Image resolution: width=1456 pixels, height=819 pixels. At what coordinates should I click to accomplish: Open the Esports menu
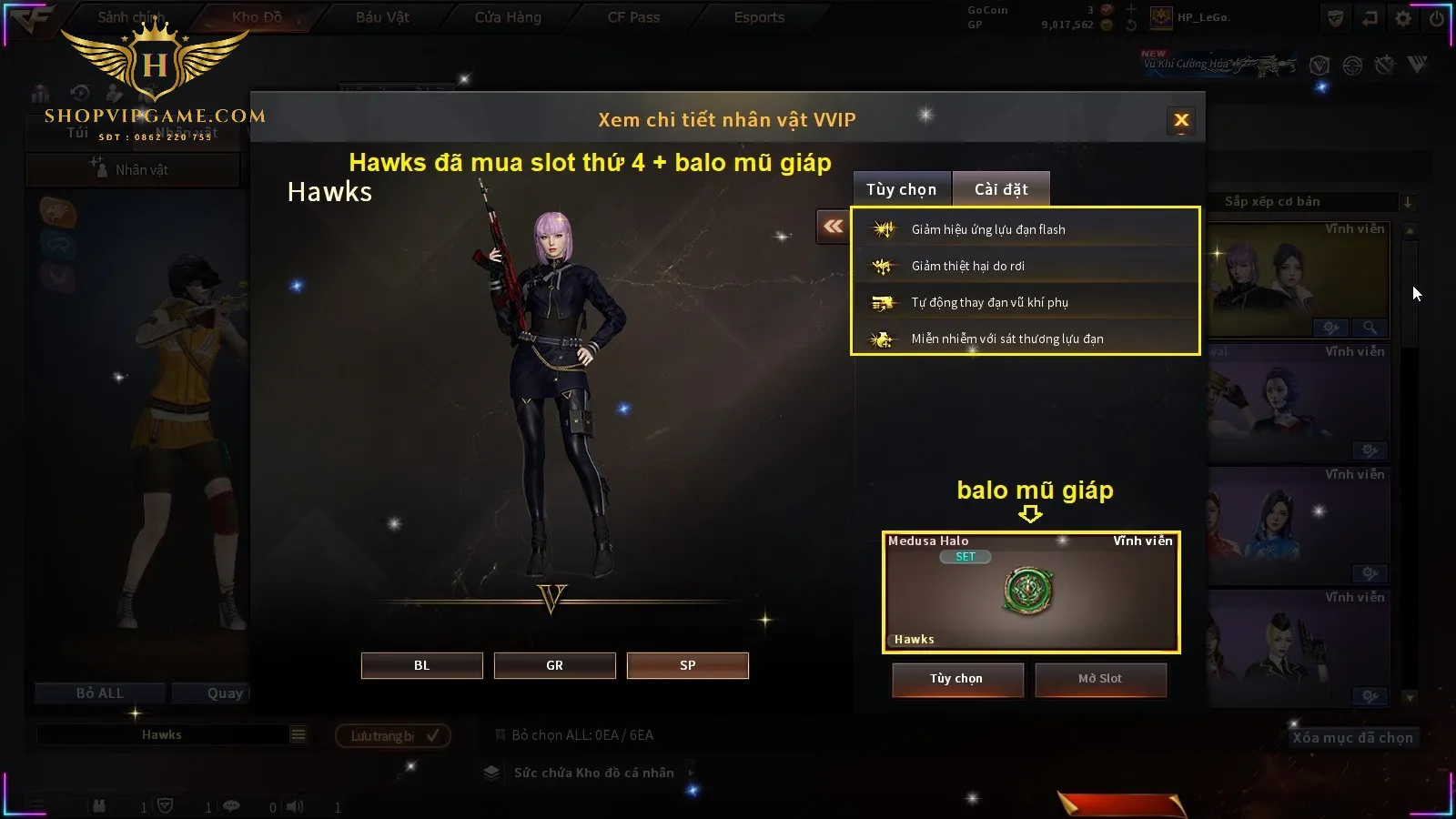(x=759, y=17)
